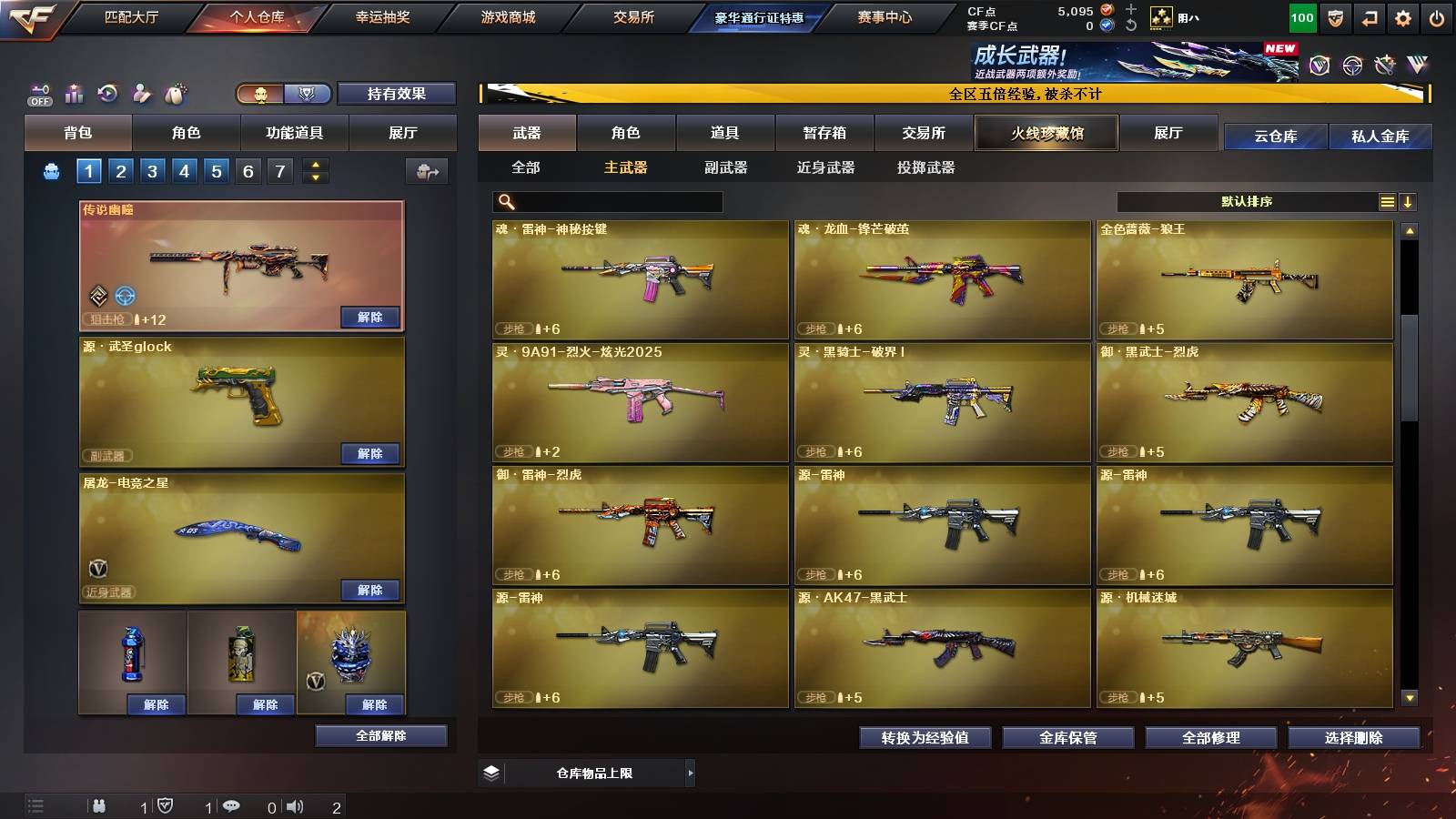Switch the avatar/trophy toggle to trophy view
Viewport: 1456px width, 819px height.
click(x=308, y=93)
